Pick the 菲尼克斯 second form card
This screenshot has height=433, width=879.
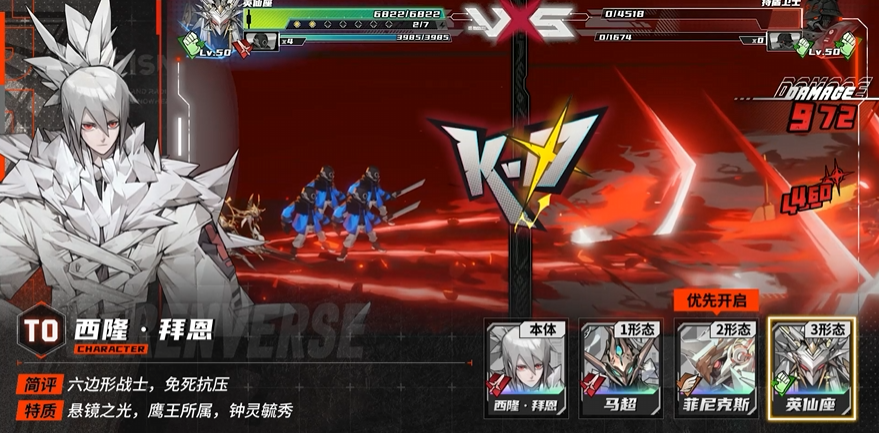(x=714, y=367)
